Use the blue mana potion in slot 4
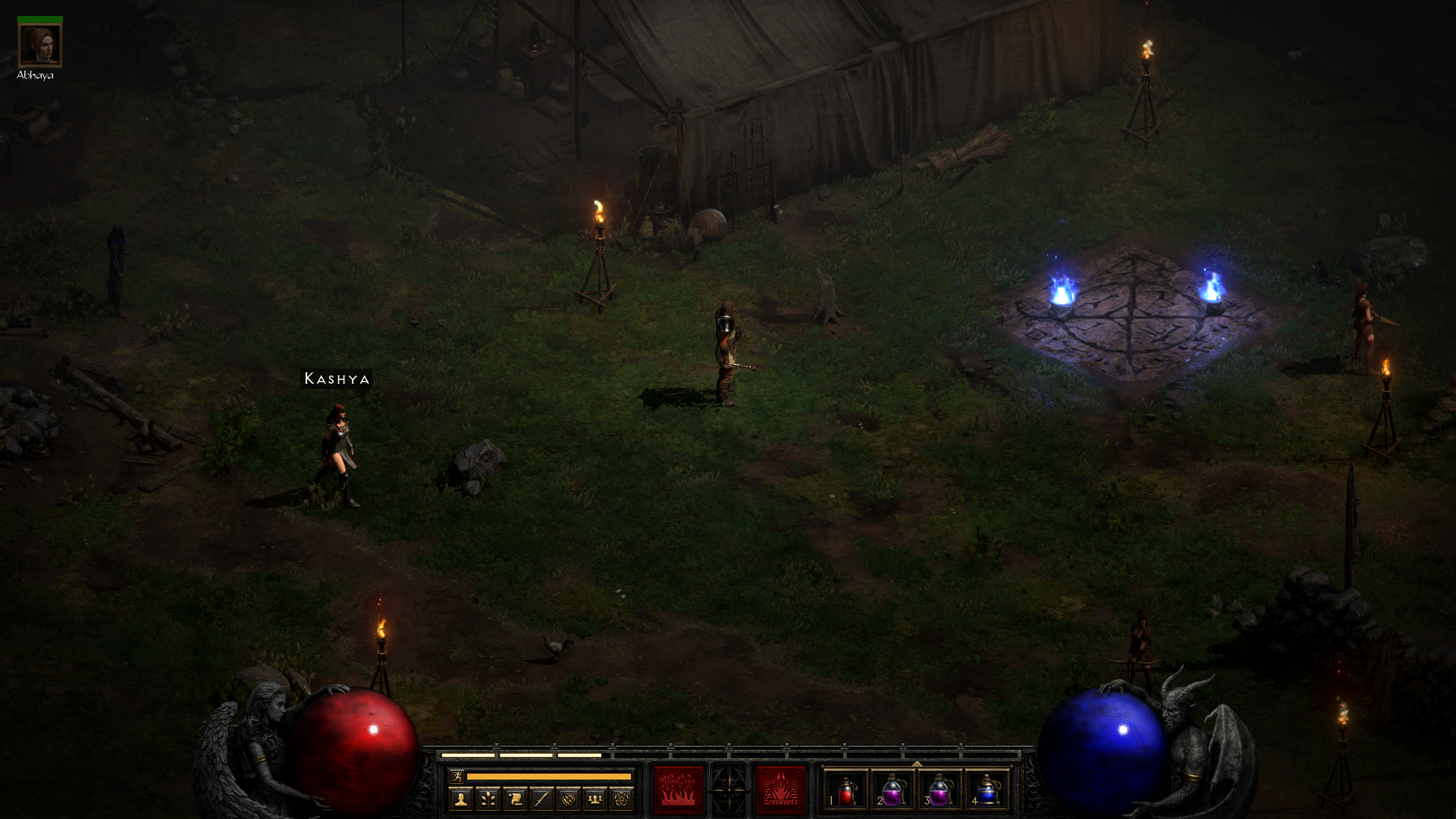The image size is (1456, 819). click(987, 791)
